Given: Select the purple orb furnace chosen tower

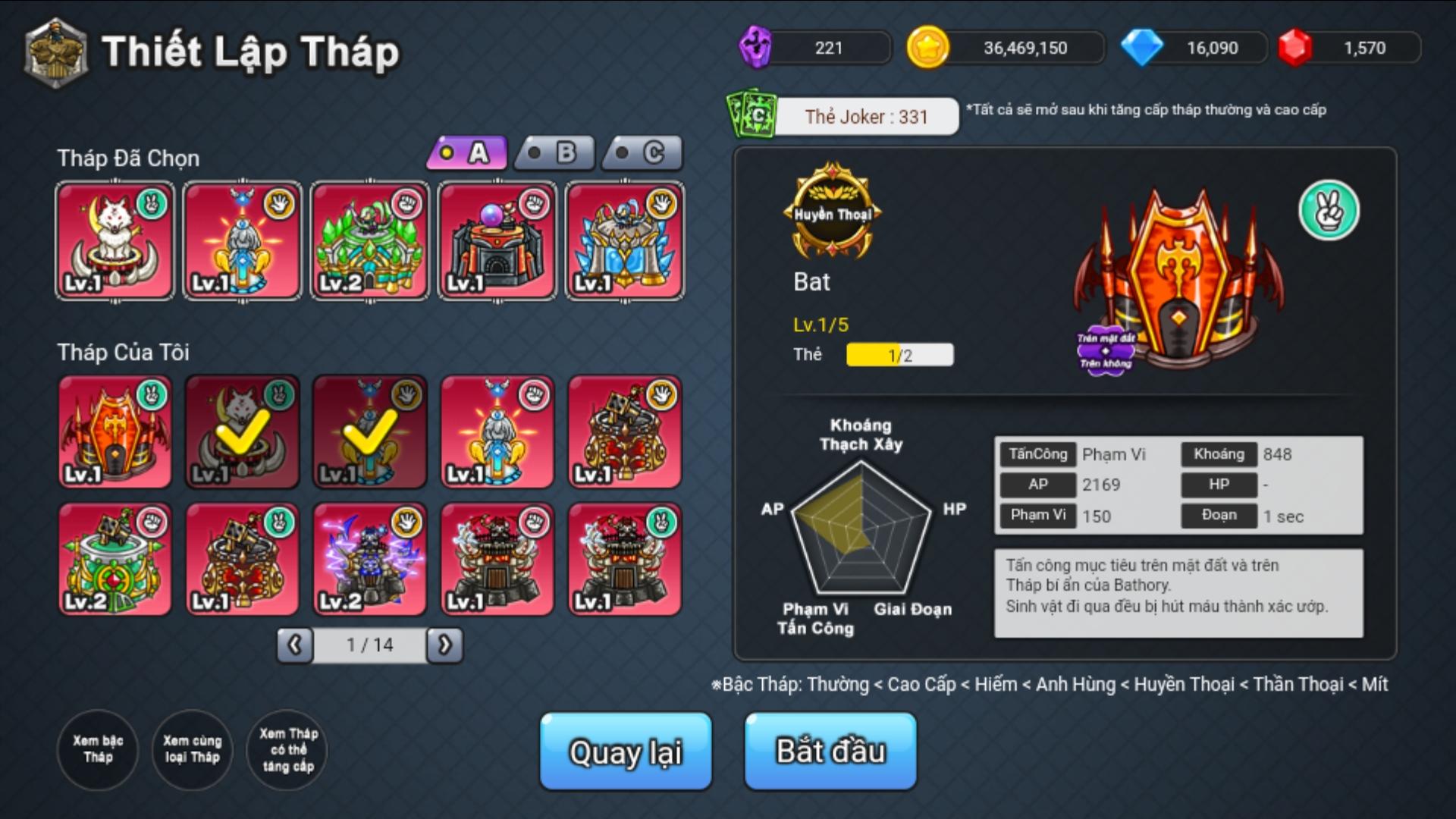Looking at the screenshot, I should [x=497, y=241].
